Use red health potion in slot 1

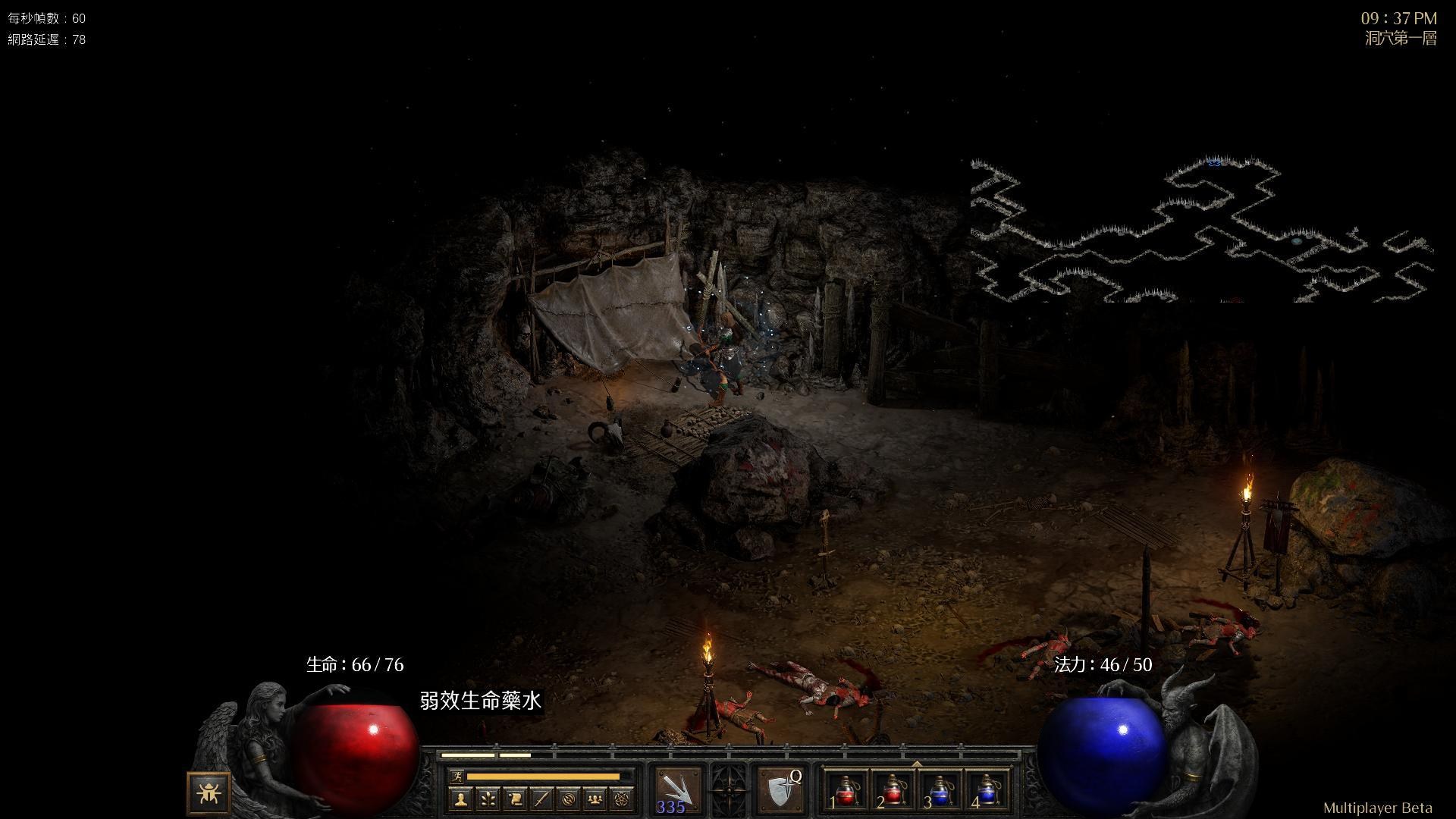[846, 790]
